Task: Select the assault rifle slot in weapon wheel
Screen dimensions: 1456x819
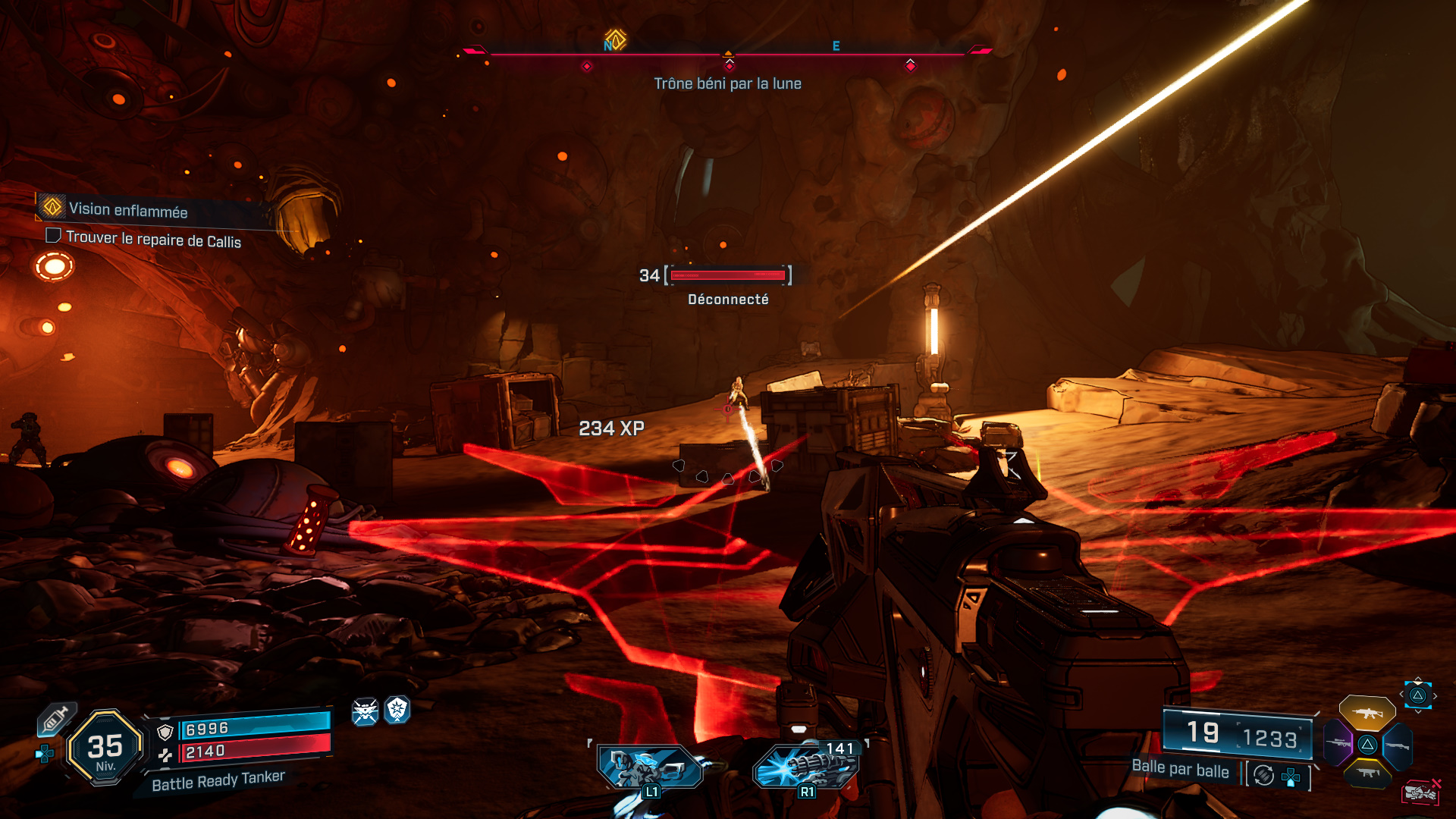Action: [1367, 713]
